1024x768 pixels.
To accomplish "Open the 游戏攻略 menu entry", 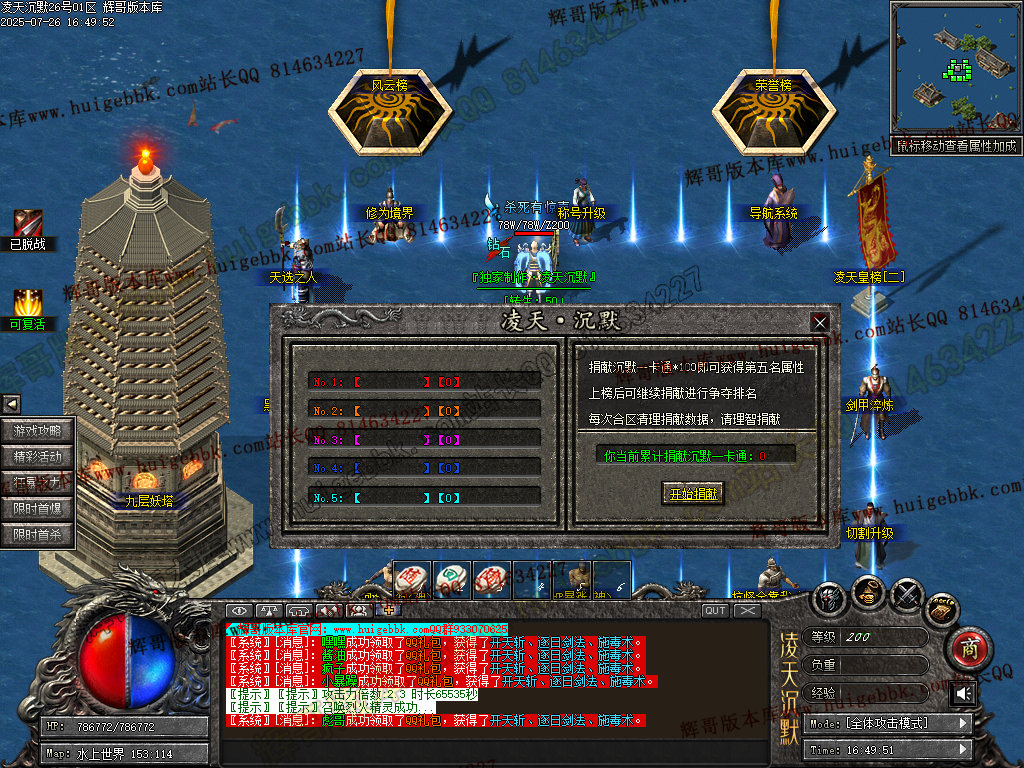I will point(38,431).
